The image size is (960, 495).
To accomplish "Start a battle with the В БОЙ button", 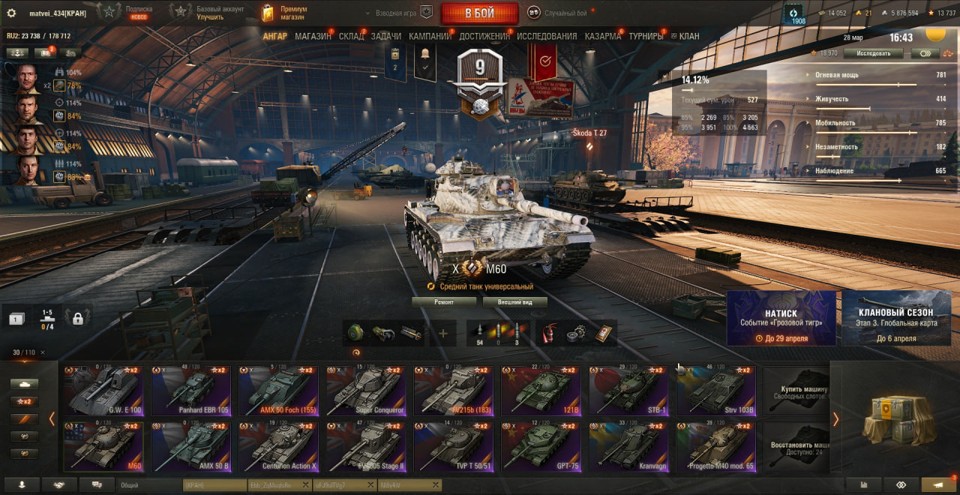I will [479, 13].
